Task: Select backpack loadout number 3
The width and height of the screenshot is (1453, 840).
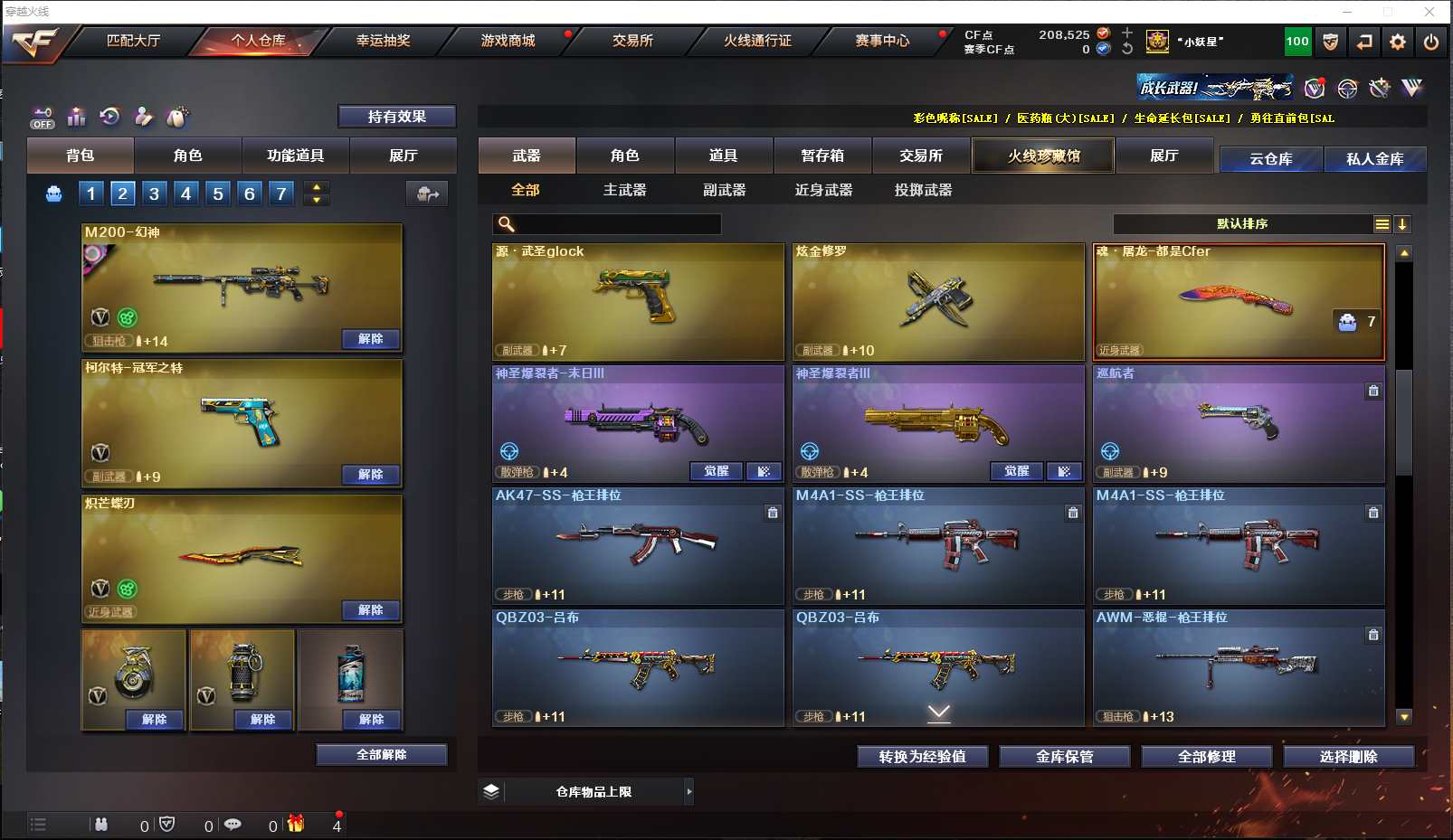Action: (155, 193)
